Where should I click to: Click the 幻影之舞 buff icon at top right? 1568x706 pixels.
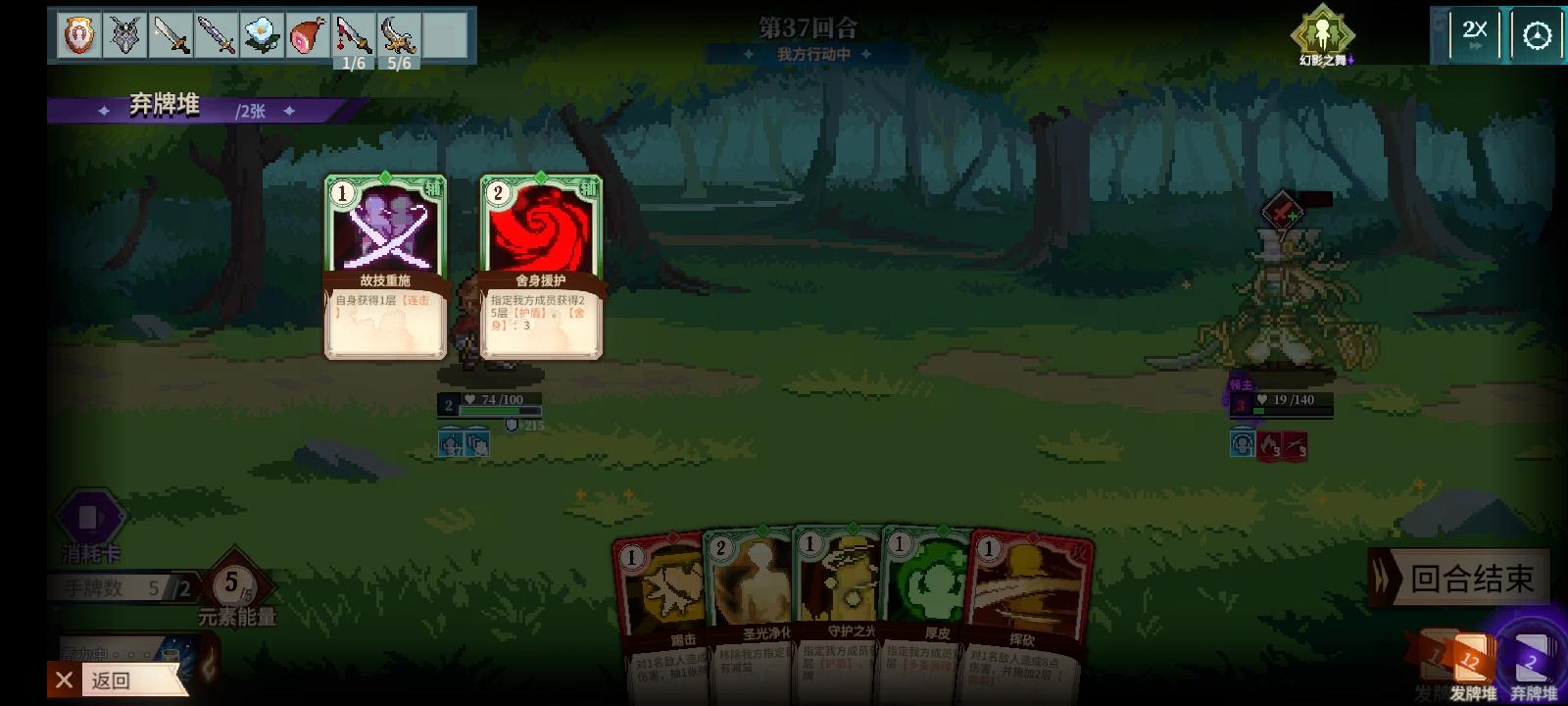click(1323, 34)
